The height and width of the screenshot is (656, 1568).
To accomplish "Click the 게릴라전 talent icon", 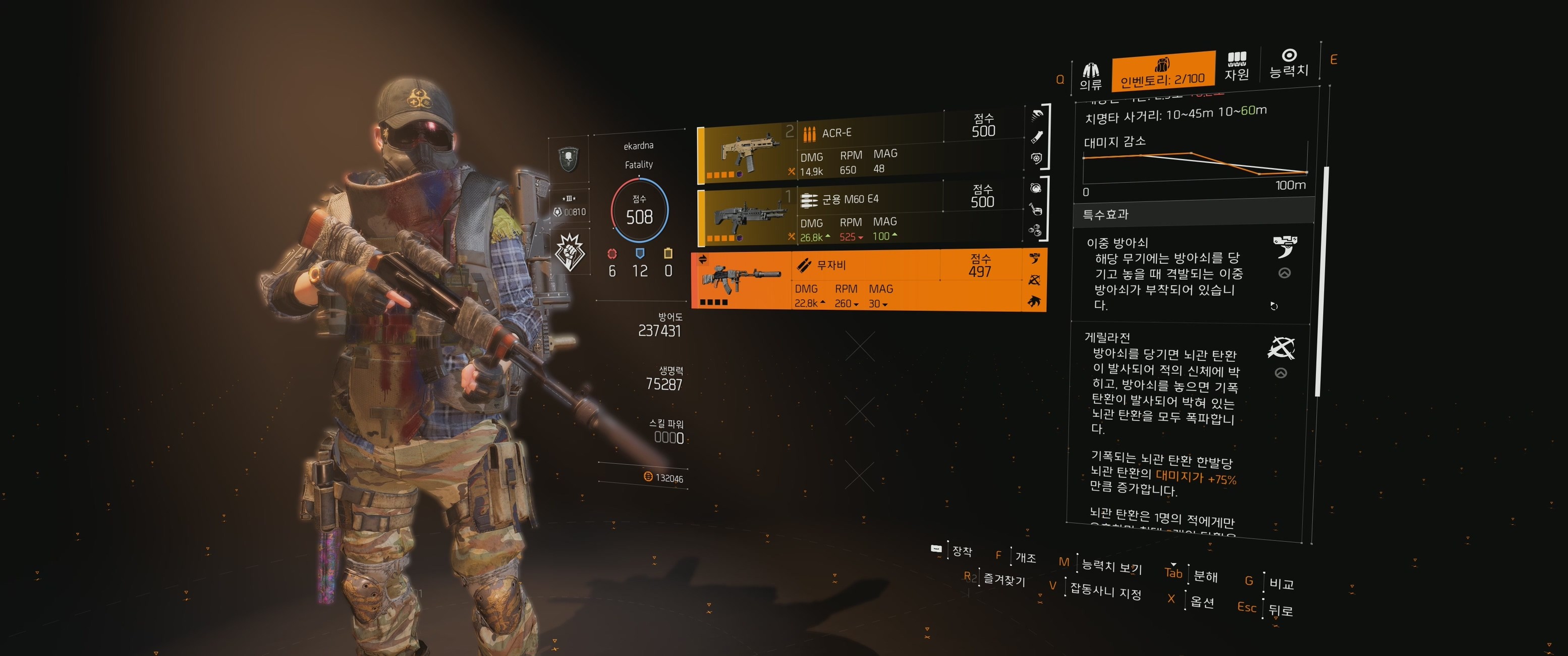I will point(1281,348).
